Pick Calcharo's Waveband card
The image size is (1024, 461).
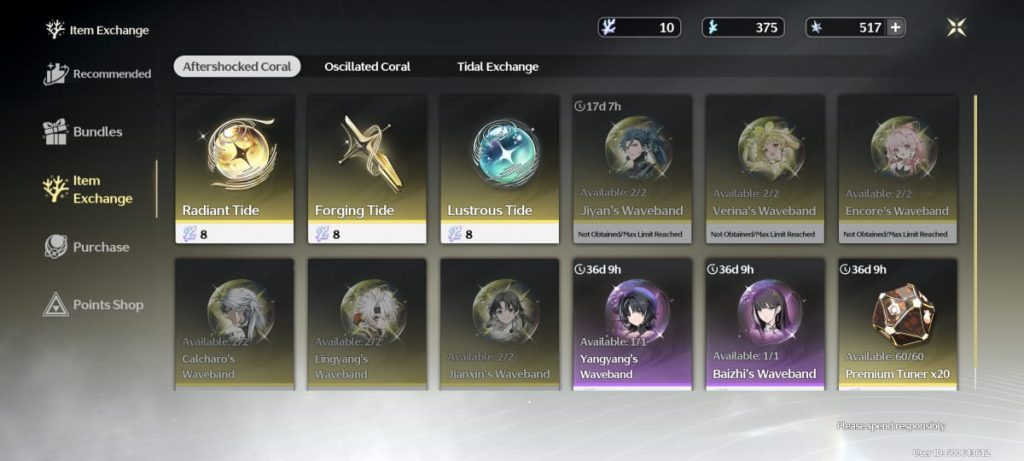pyautogui.click(x=234, y=323)
